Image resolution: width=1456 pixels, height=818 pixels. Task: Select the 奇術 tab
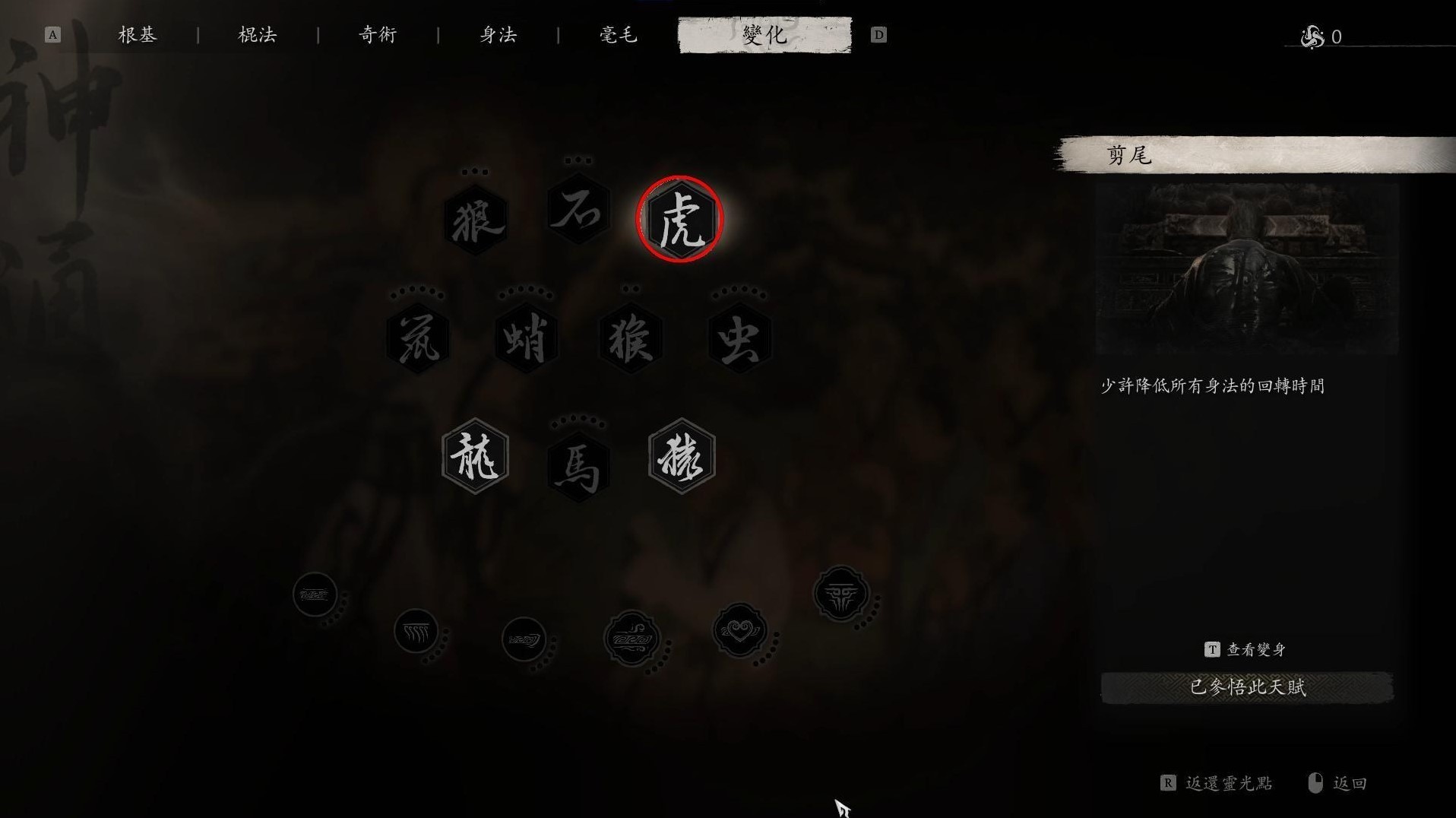378,35
